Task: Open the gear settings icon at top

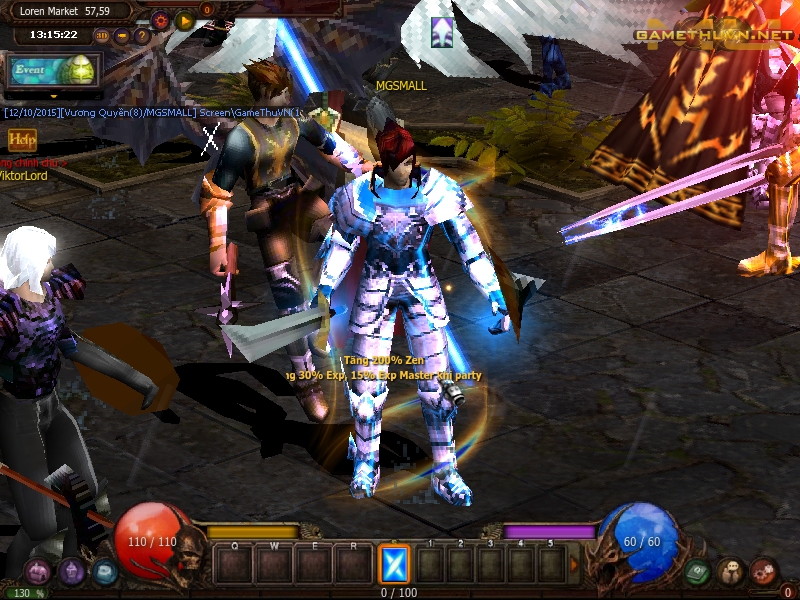Action: (x=160, y=20)
